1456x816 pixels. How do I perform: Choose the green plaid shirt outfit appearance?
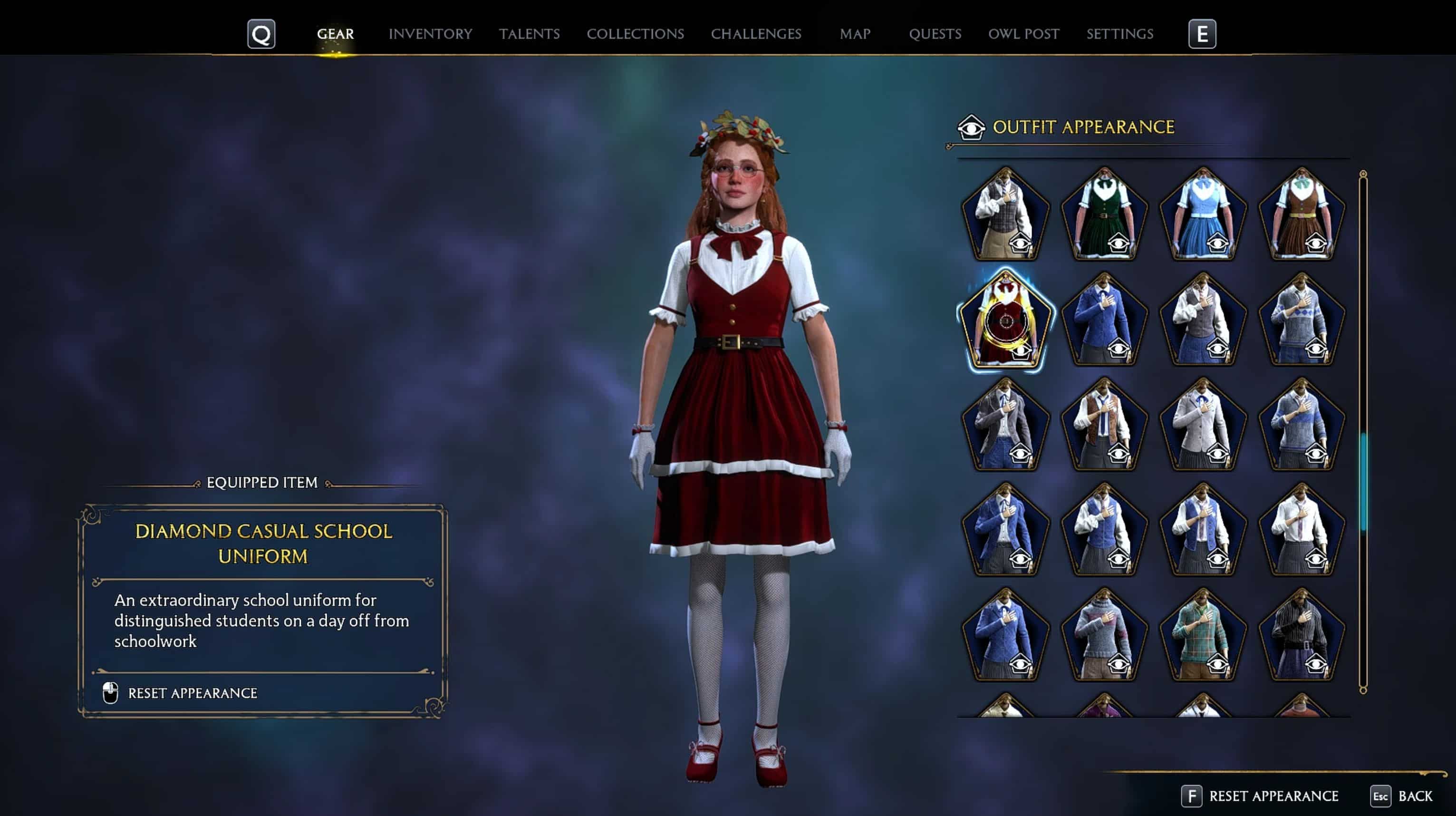[x=1202, y=636]
